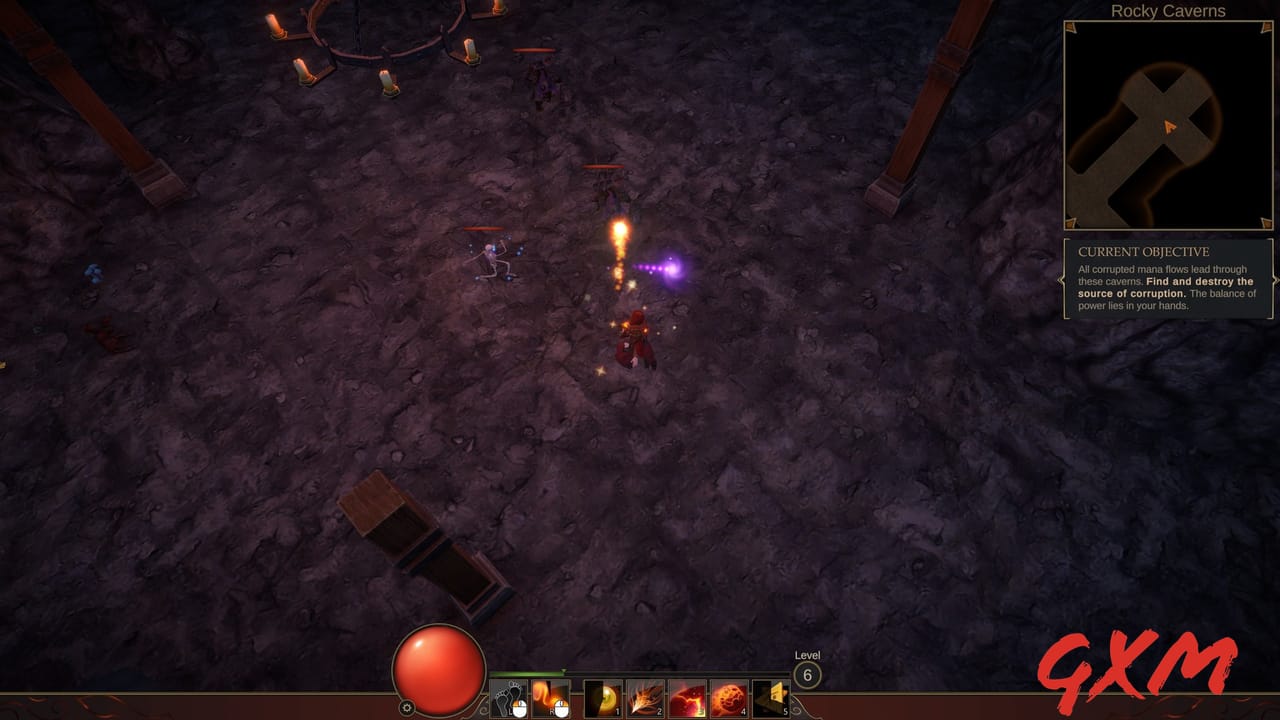Click the right chevron of the objective panel
The image size is (1280, 720).
(x=1277, y=278)
